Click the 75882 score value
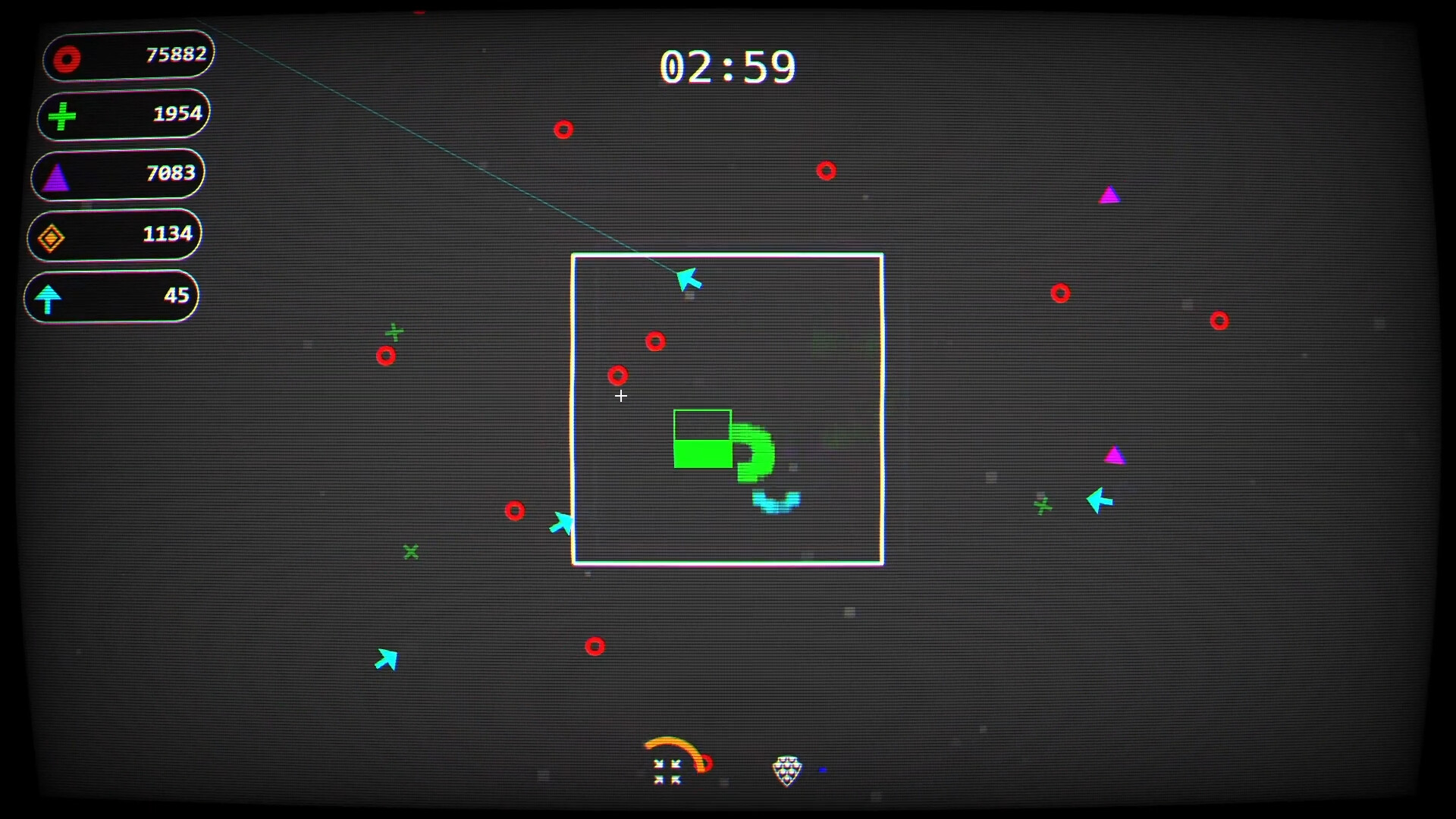1456x819 pixels. [x=176, y=54]
